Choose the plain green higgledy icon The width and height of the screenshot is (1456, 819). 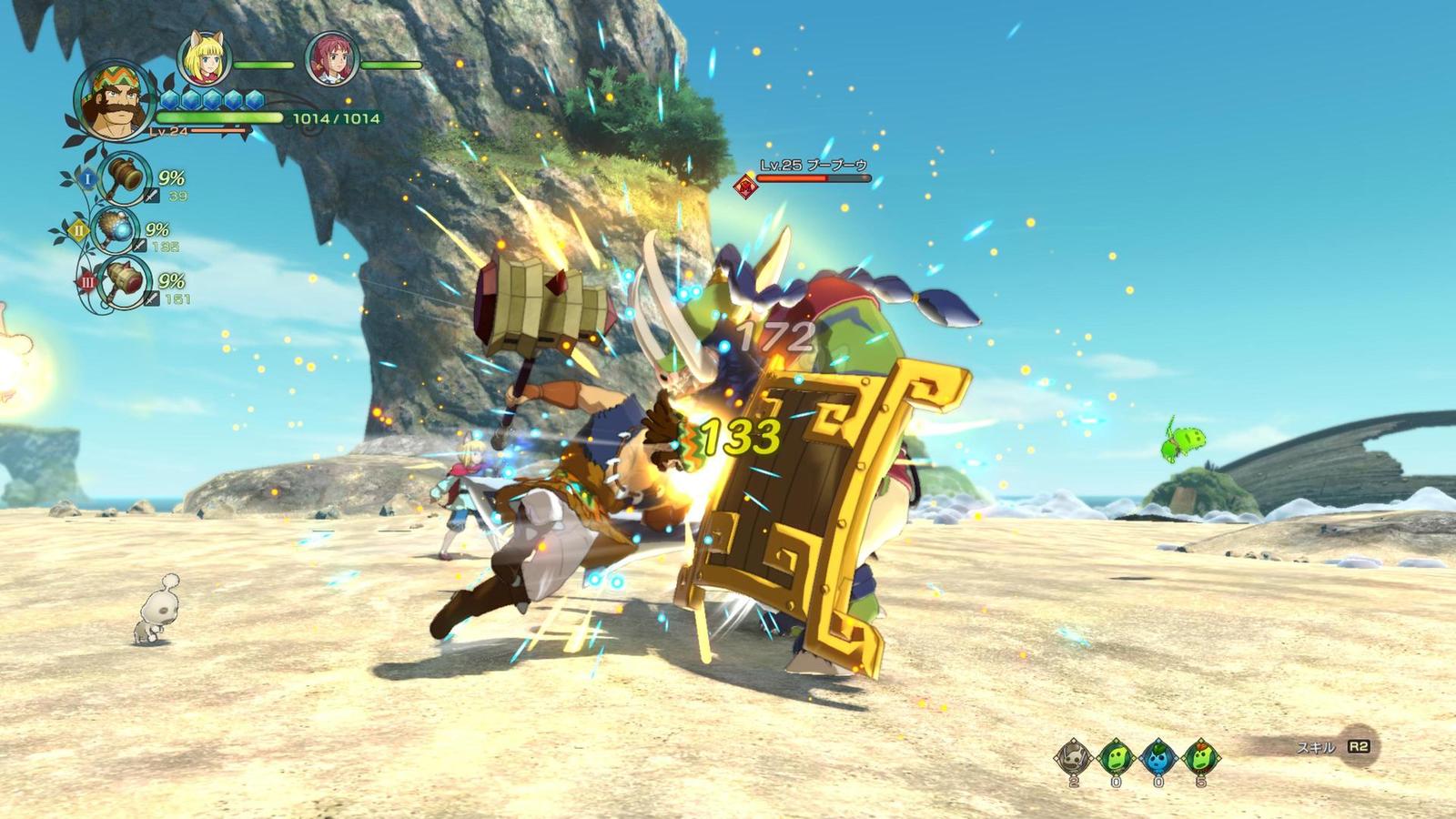[1116, 756]
